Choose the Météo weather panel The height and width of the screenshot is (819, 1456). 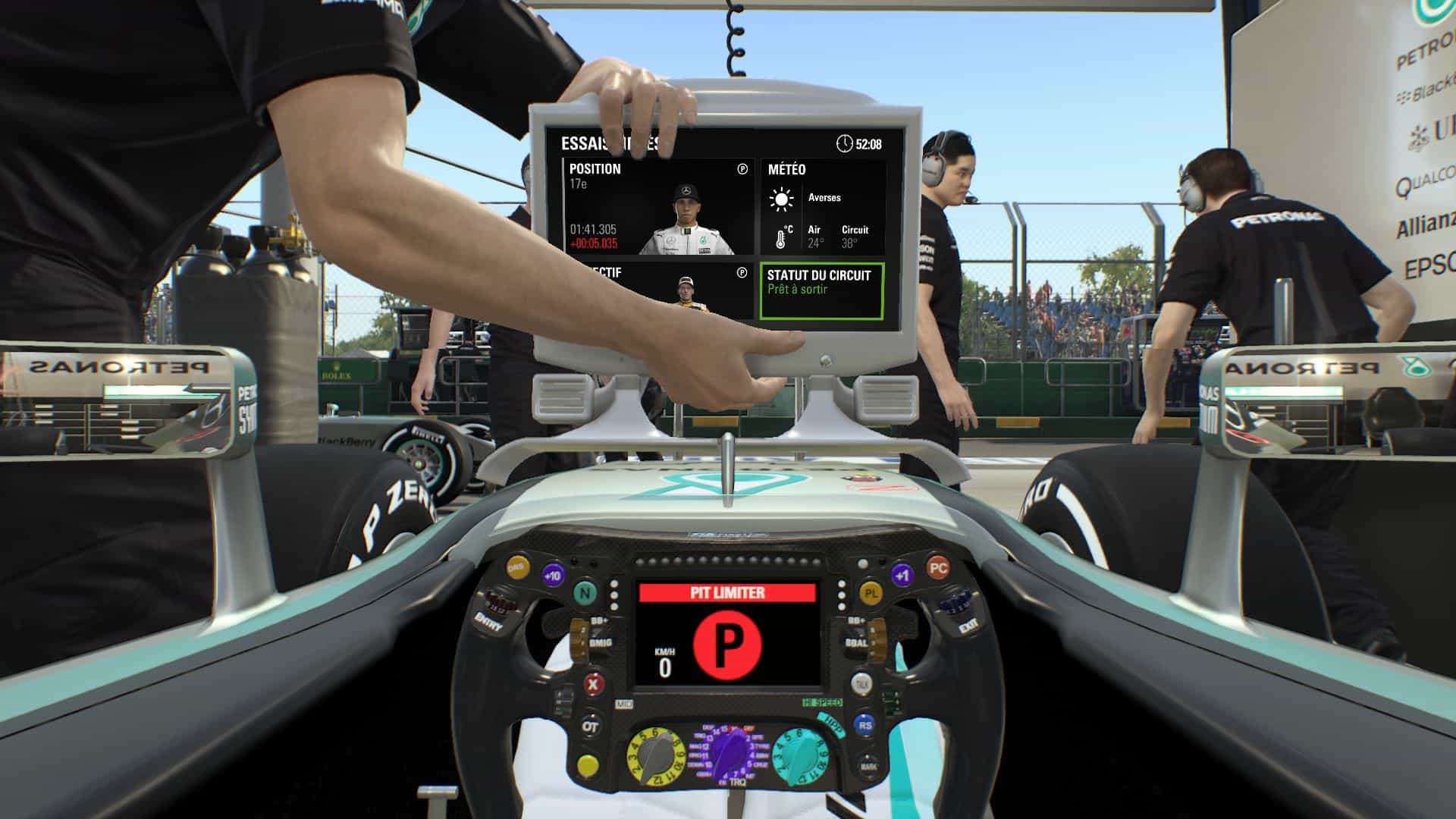click(822, 206)
